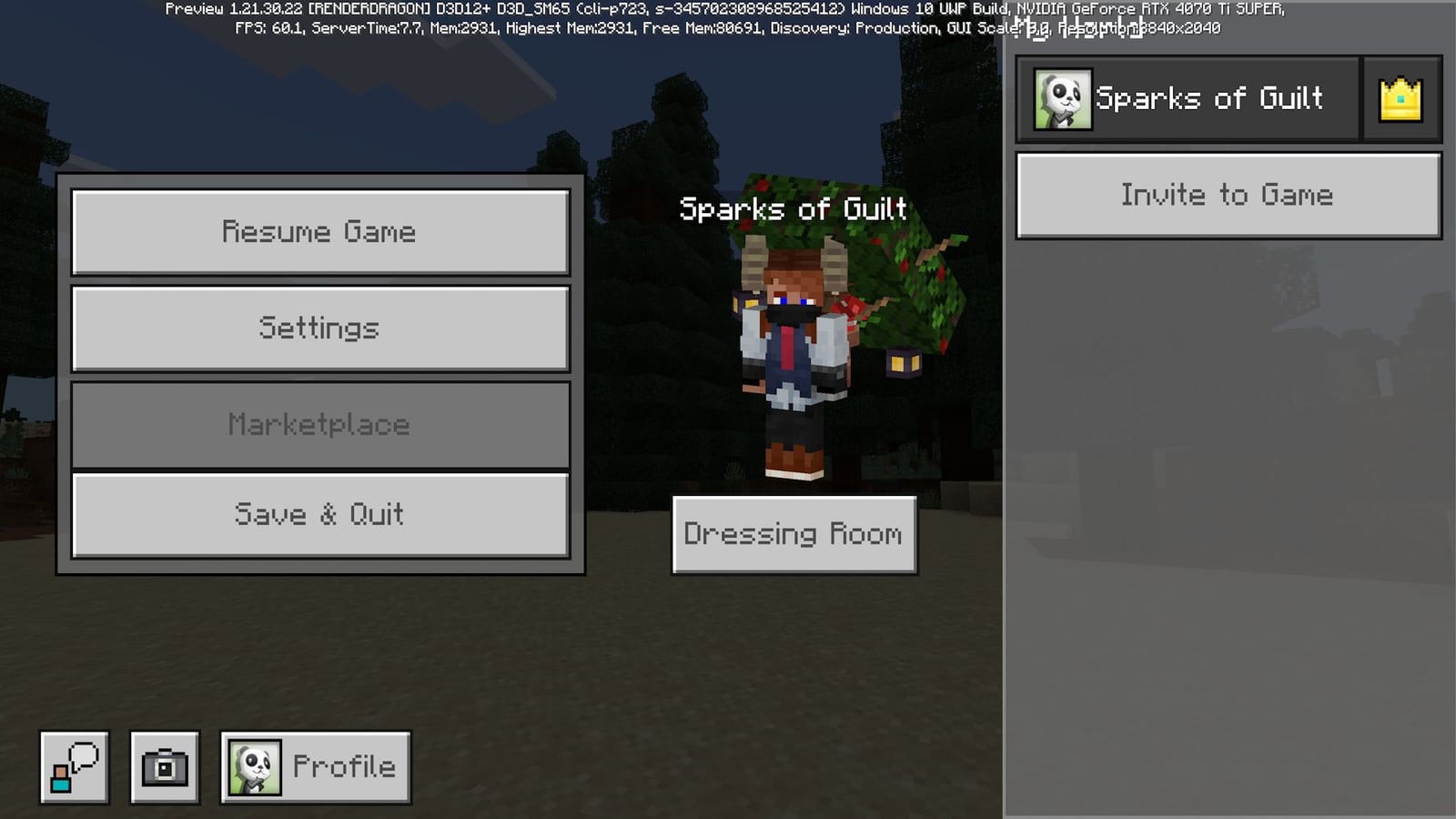1456x819 pixels.
Task: Open feedback using the speech bubble icon
Action: pyautogui.click(x=73, y=766)
